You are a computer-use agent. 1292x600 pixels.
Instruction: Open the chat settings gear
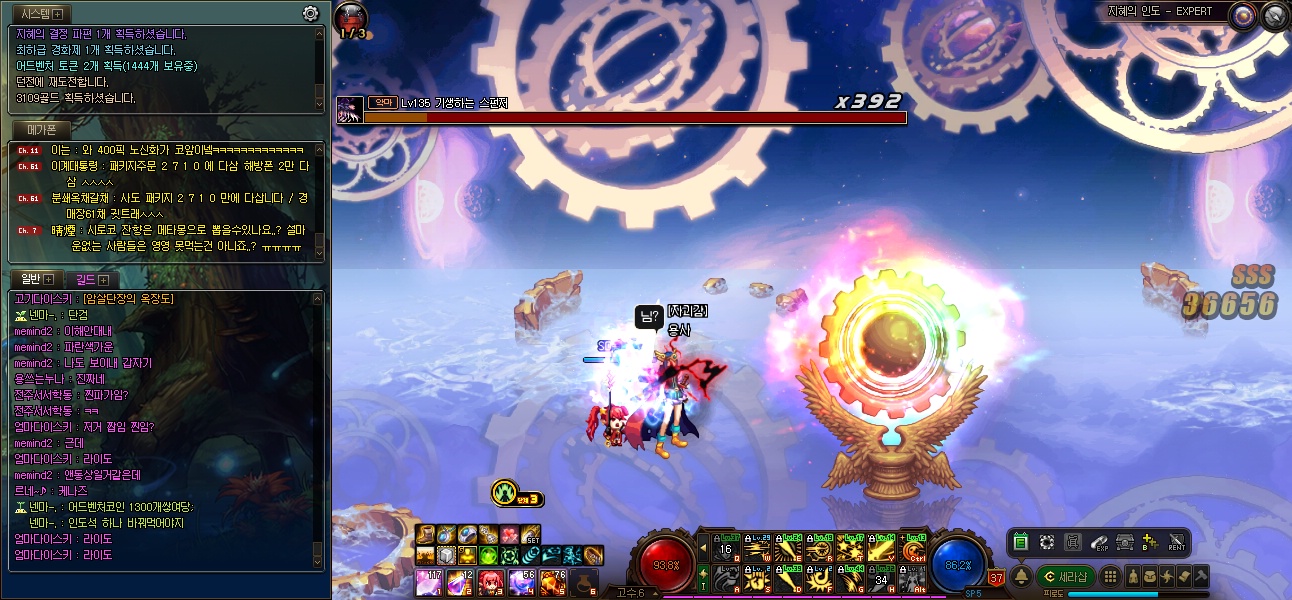(x=311, y=13)
